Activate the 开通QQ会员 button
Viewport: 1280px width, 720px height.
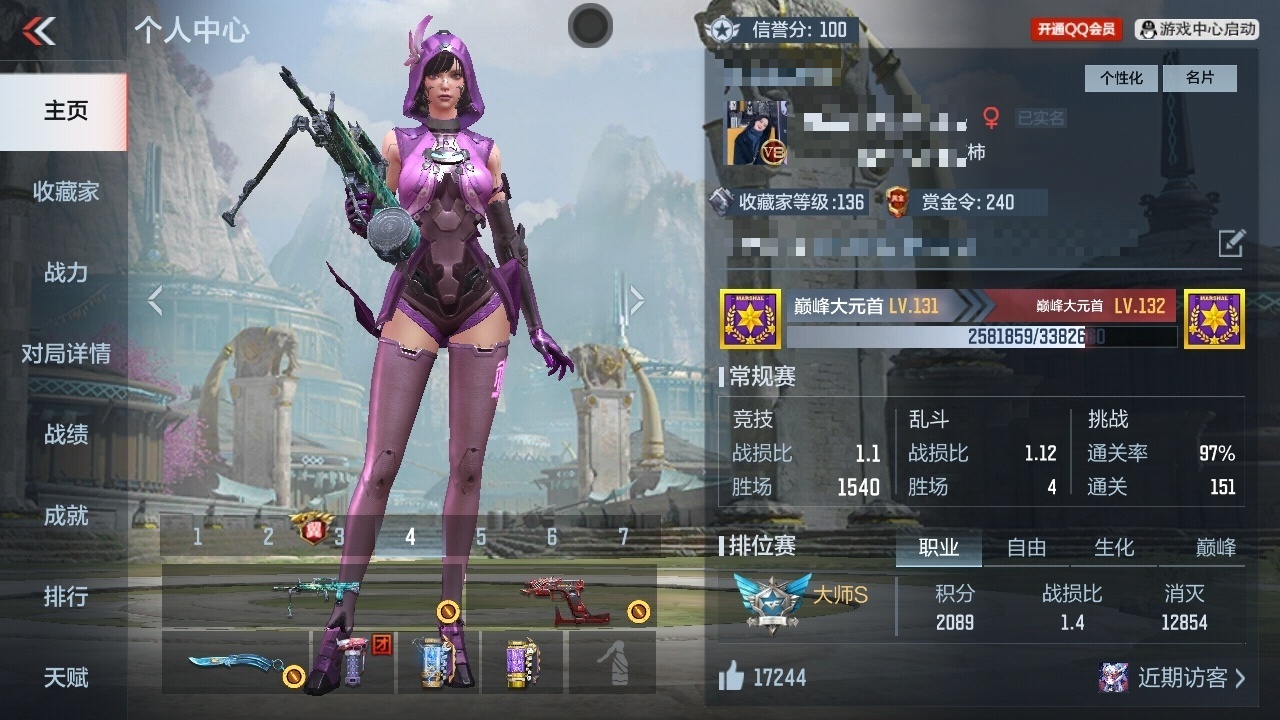tap(1076, 30)
